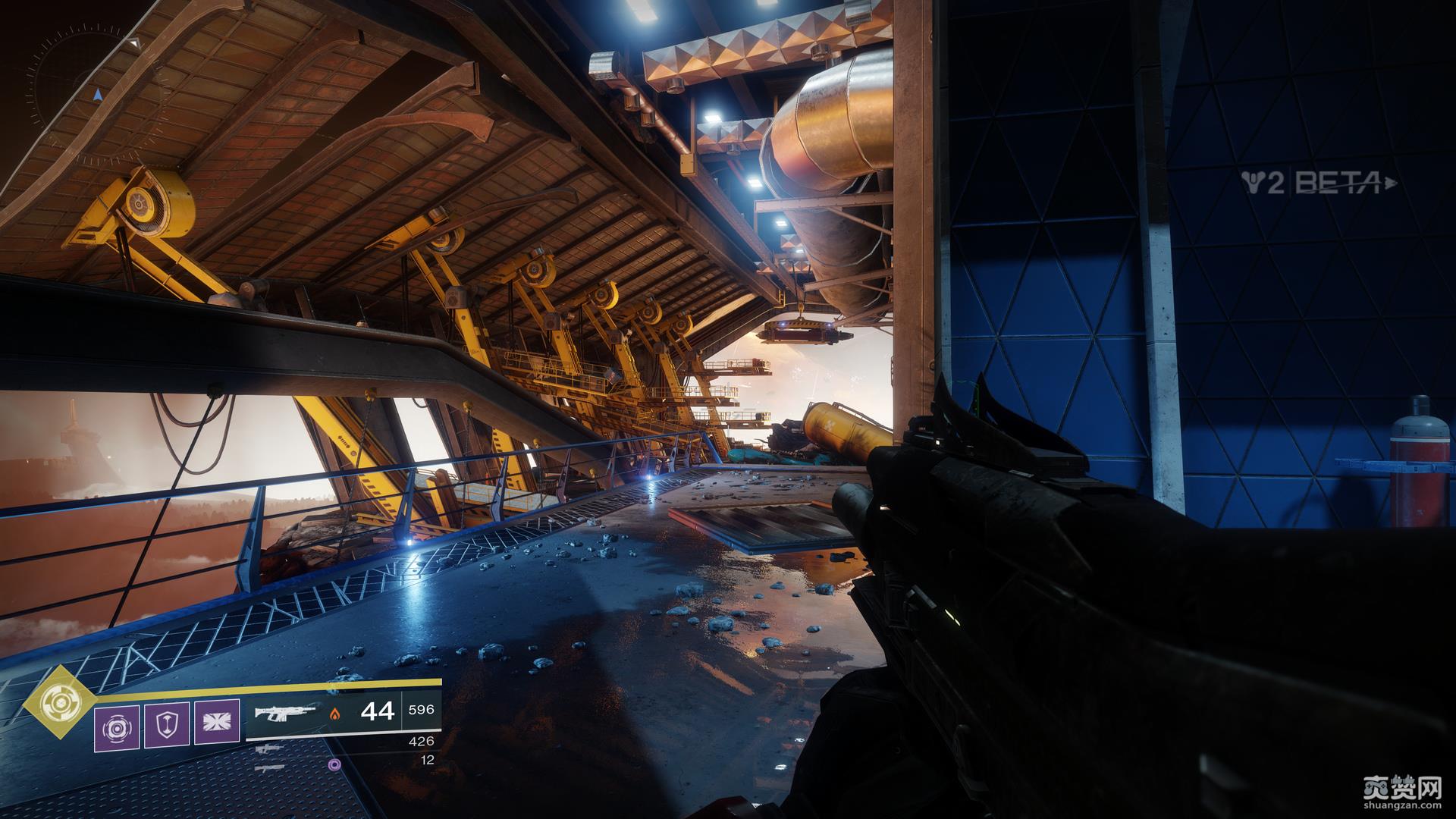Use the shield barricade class ability icon
This screenshot has width=1456, height=819.
click(166, 724)
